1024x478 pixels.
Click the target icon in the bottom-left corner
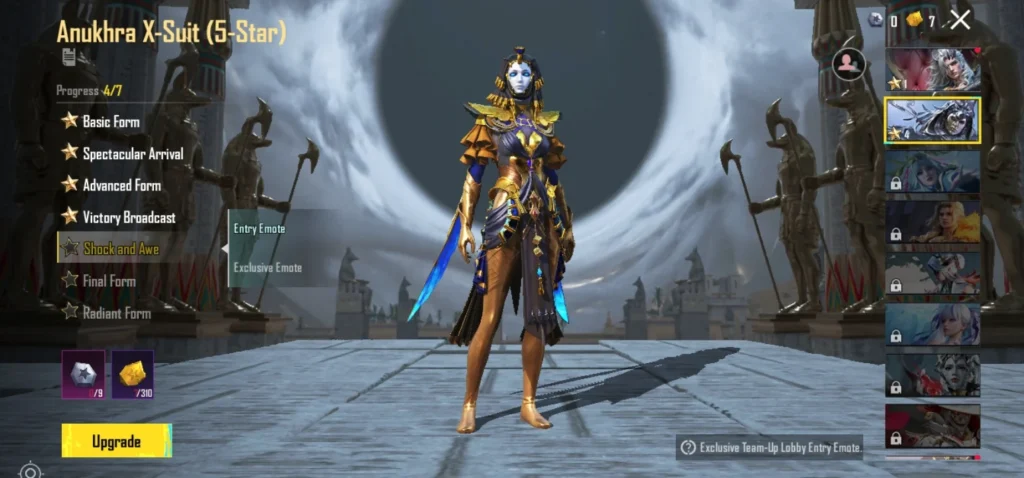point(31,470)
